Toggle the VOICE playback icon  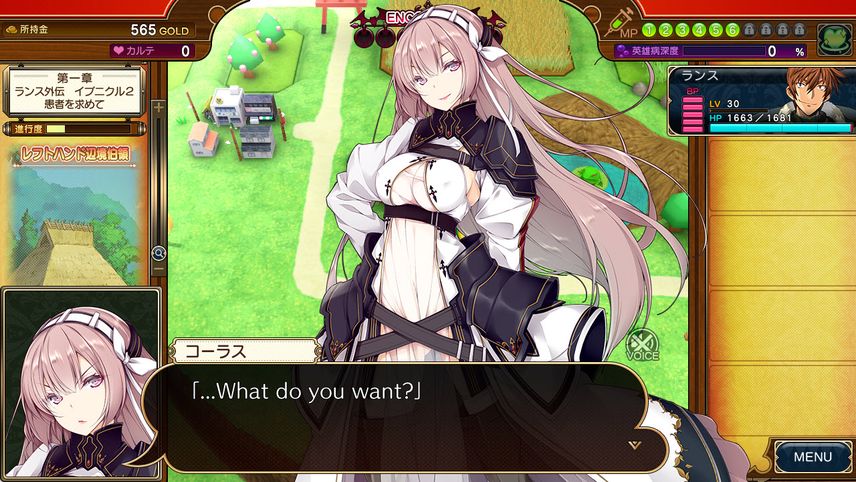click(x=642, y=345)
